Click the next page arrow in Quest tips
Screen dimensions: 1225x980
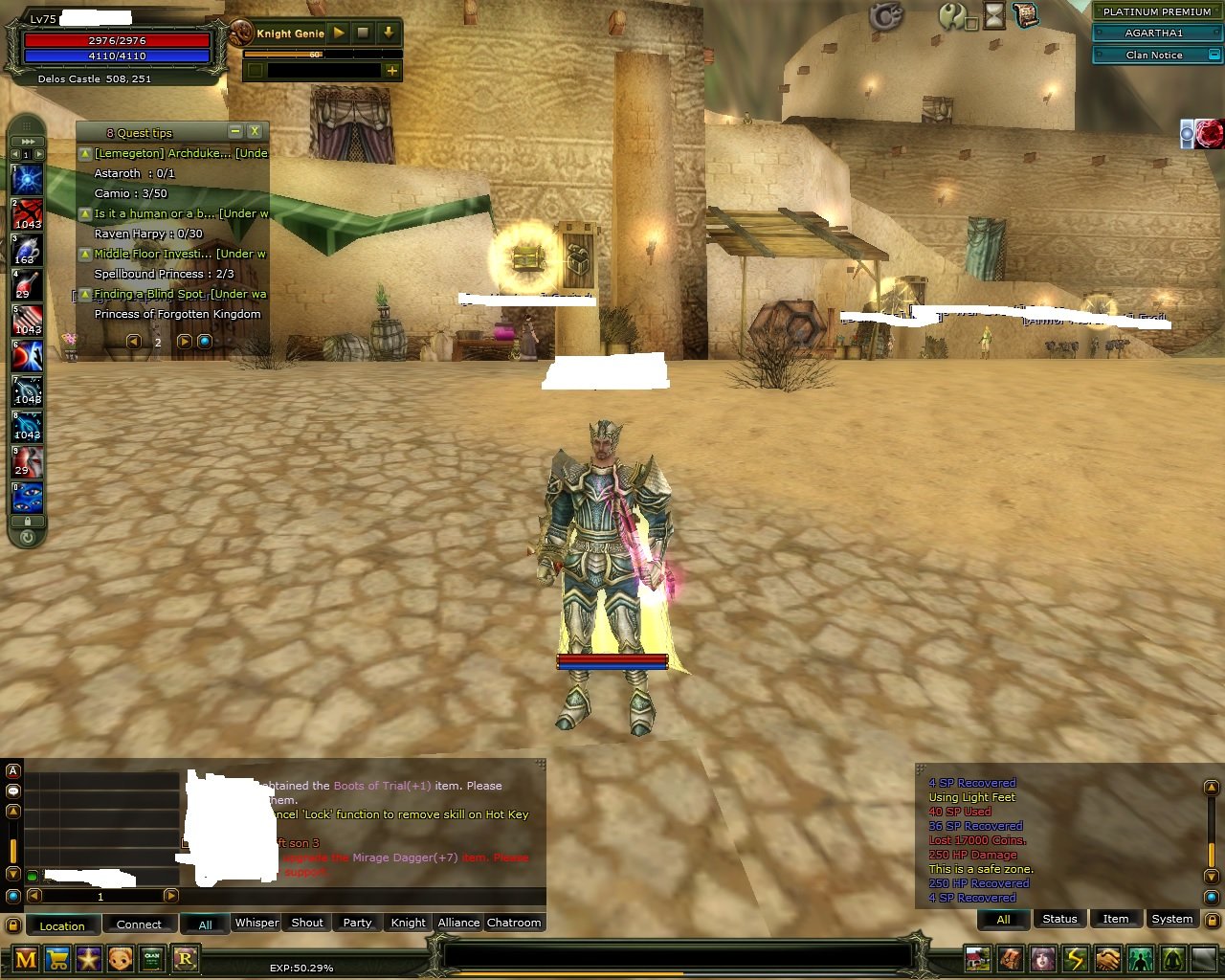pyautogui.click(x=184, y=341)
